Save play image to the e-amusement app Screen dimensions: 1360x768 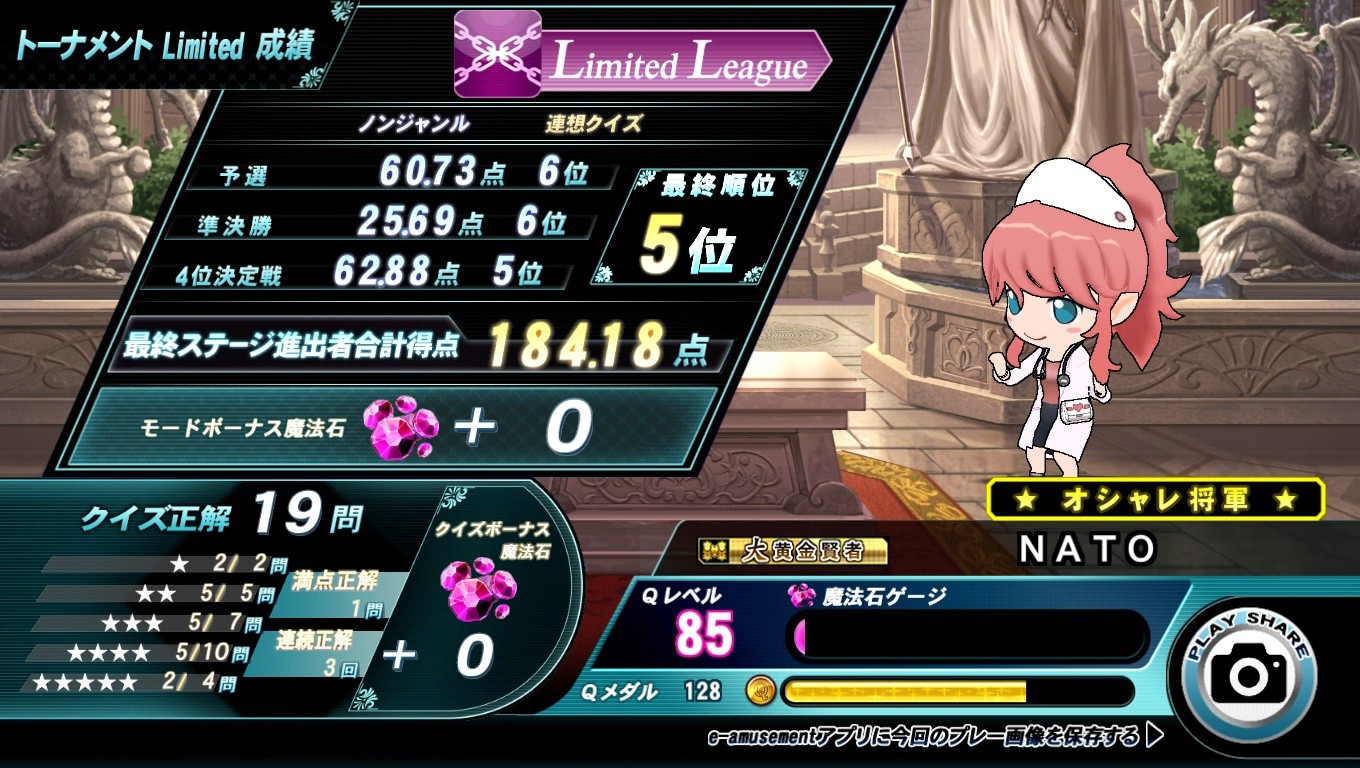pos(934,737)
